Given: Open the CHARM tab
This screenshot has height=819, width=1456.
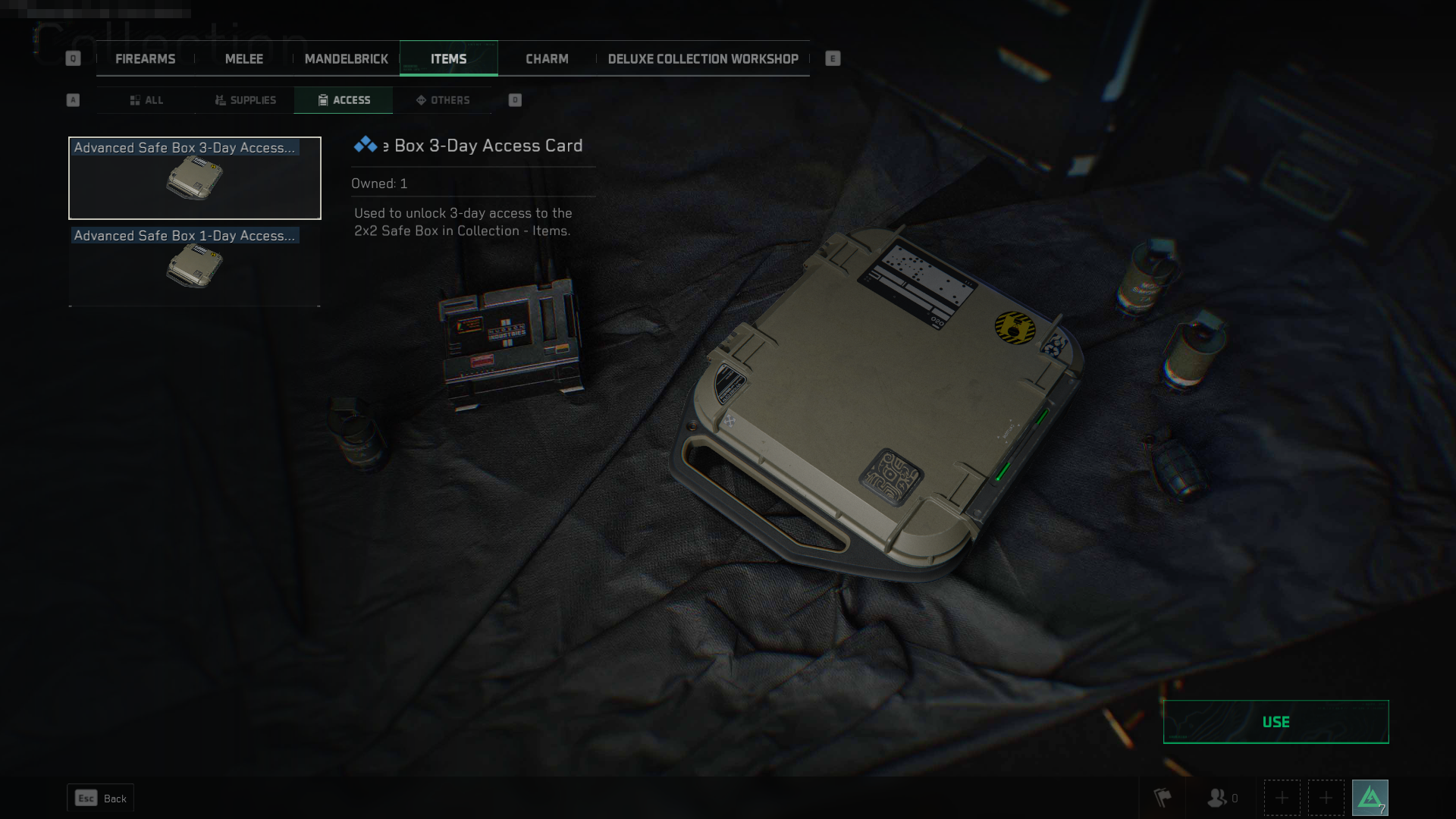Looking at the screenshot, I should [547, 58].
